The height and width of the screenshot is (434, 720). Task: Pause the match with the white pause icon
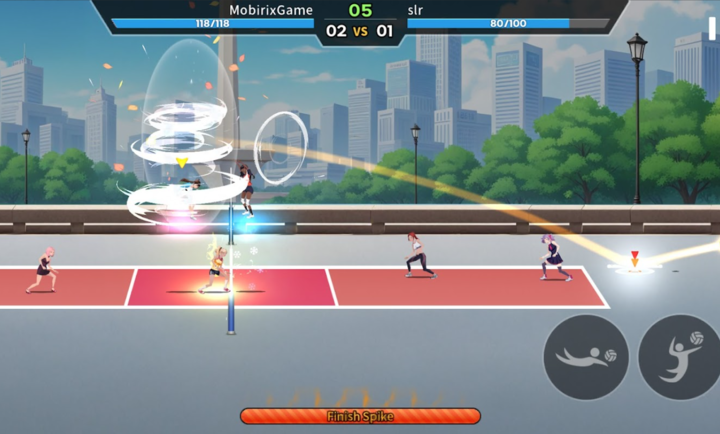click(712, 28)
